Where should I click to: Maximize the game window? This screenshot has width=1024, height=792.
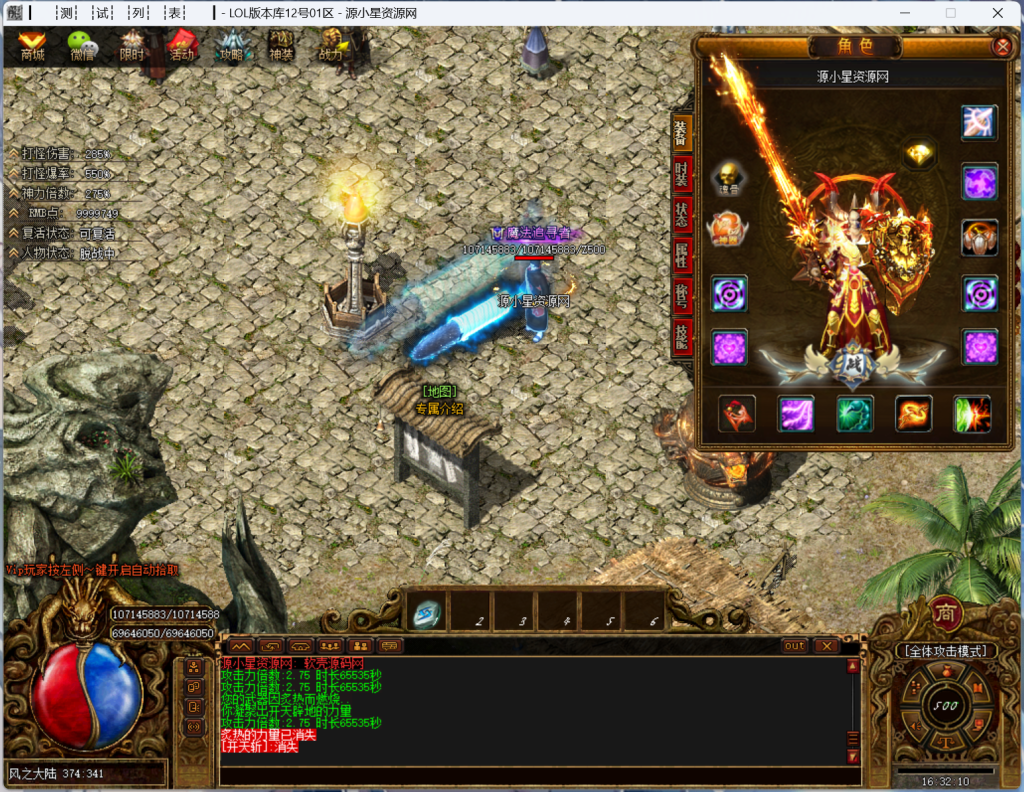950,13
